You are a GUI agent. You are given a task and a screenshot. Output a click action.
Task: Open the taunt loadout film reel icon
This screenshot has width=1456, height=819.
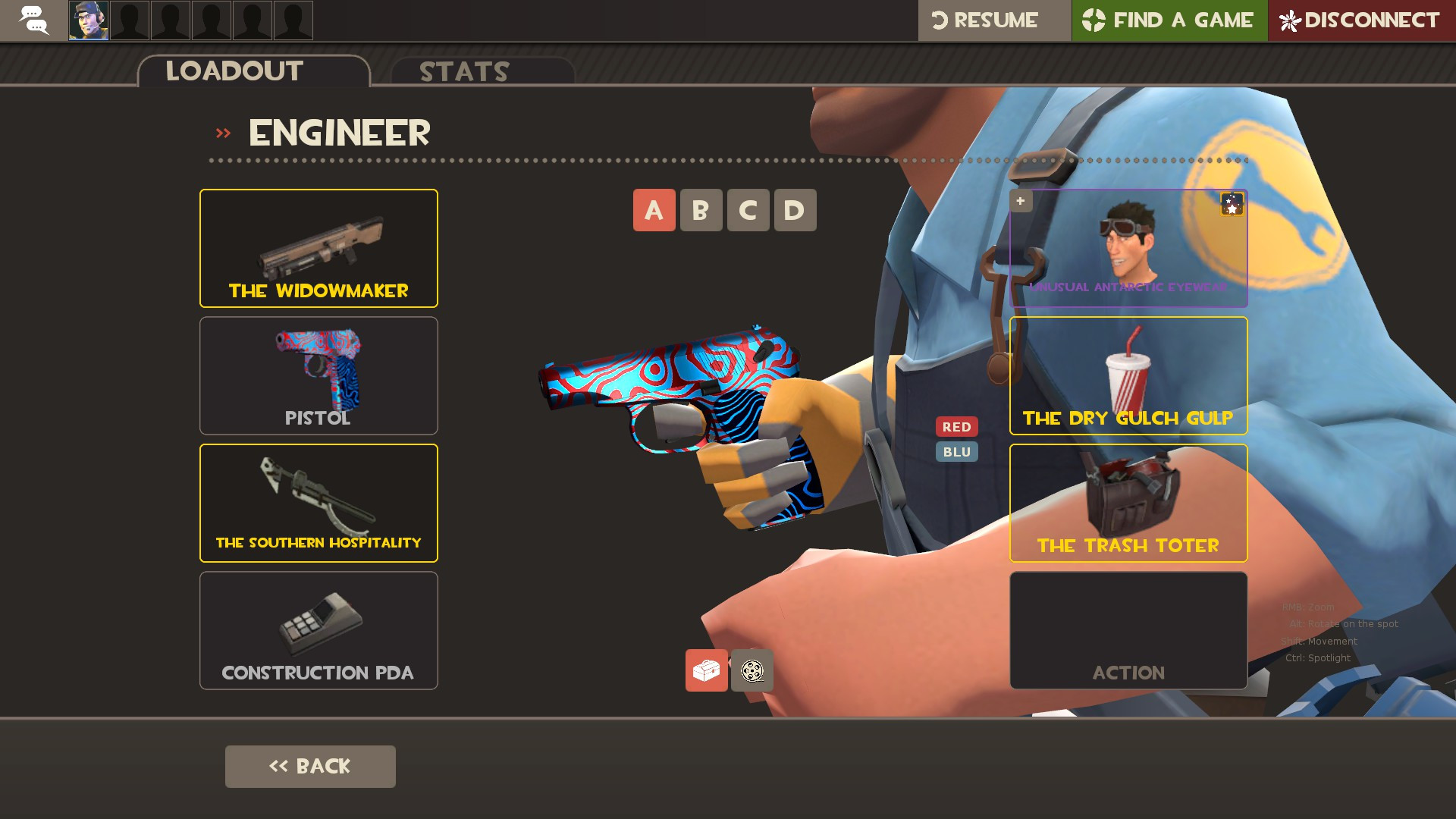point(752,670)
